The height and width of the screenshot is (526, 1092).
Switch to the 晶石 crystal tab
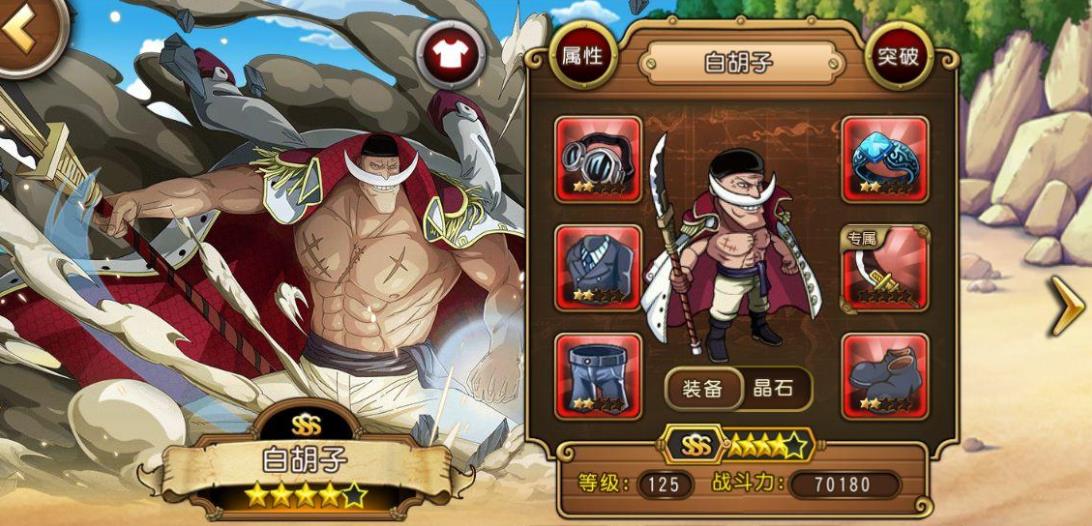click(772, 389)
